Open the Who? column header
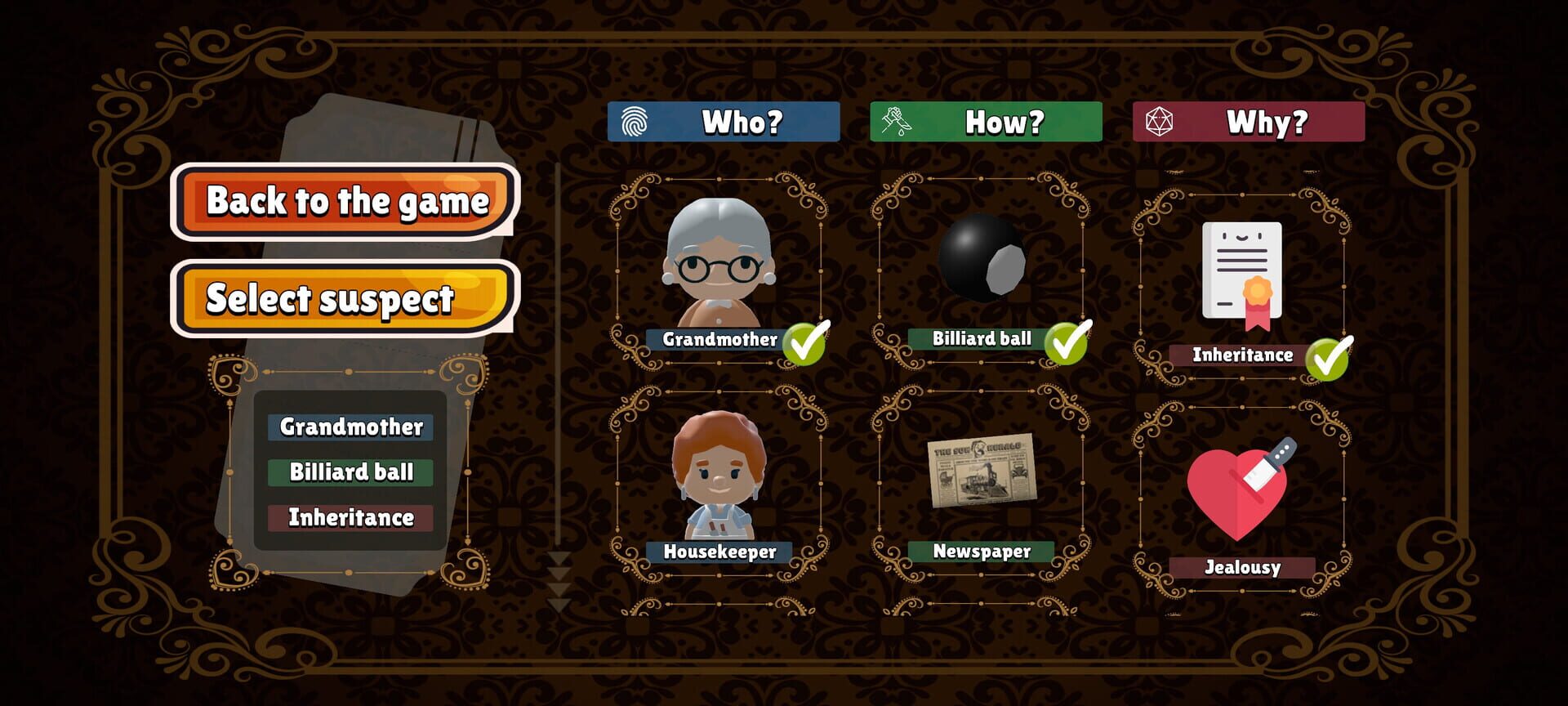1568x706 pixels. tap(725, 120)
